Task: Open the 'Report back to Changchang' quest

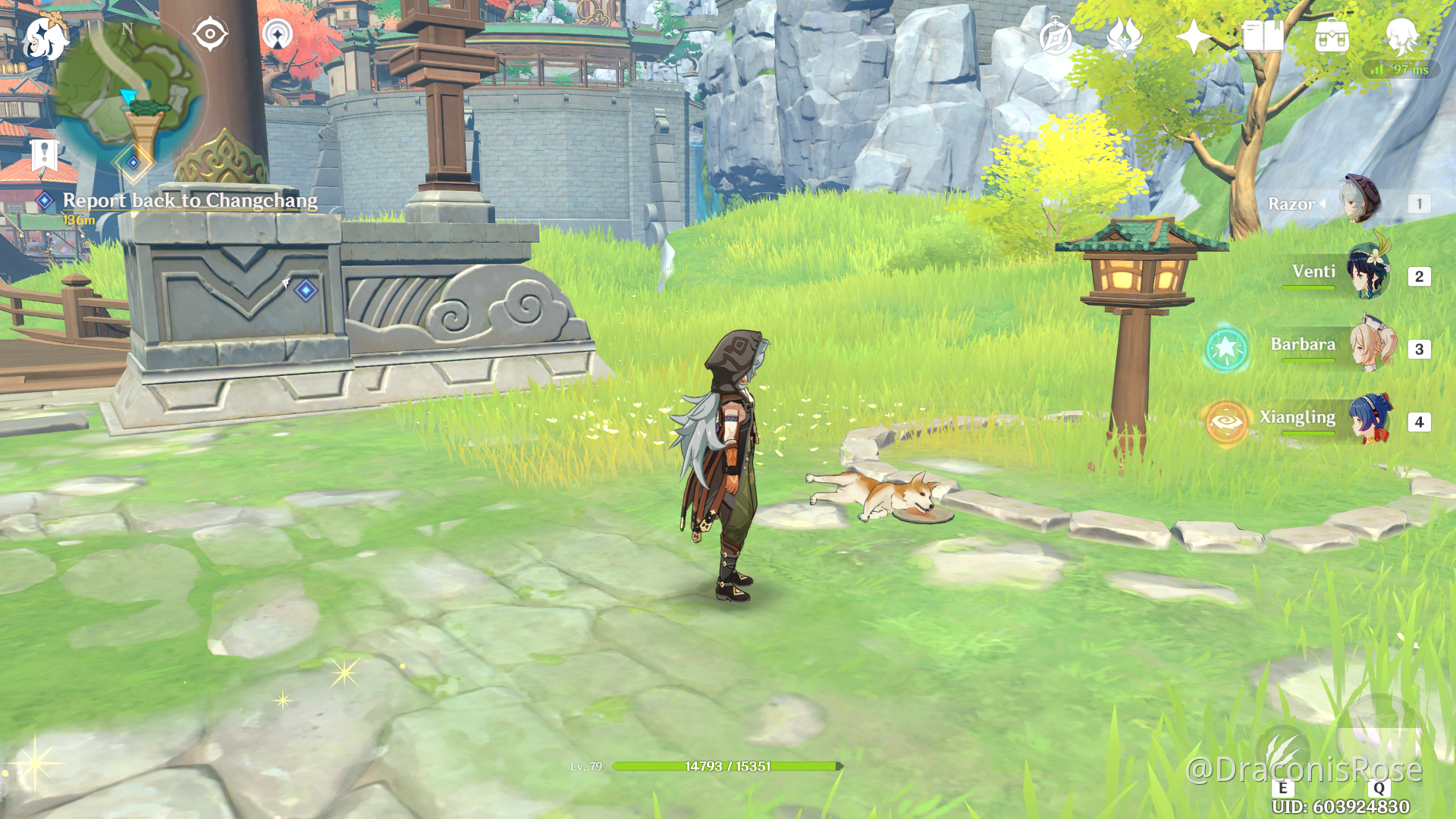Action: click(x=190, y=200)
